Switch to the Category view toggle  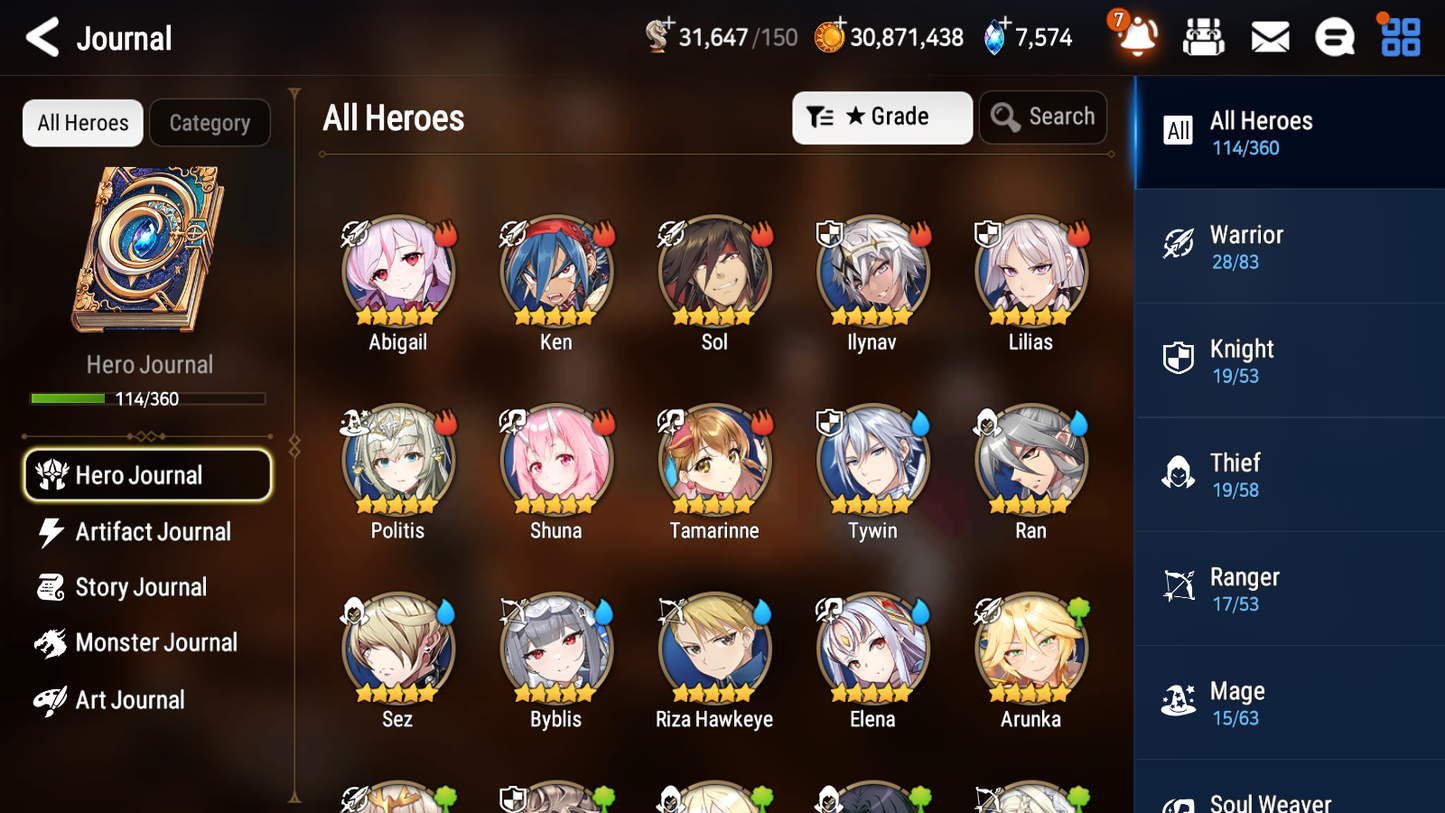pos(210,123)
